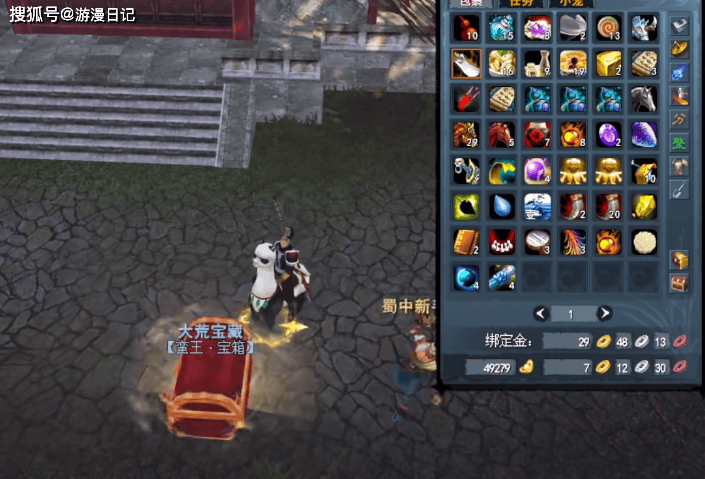
Task: Select the orange book item
Action: click(466, 241)
